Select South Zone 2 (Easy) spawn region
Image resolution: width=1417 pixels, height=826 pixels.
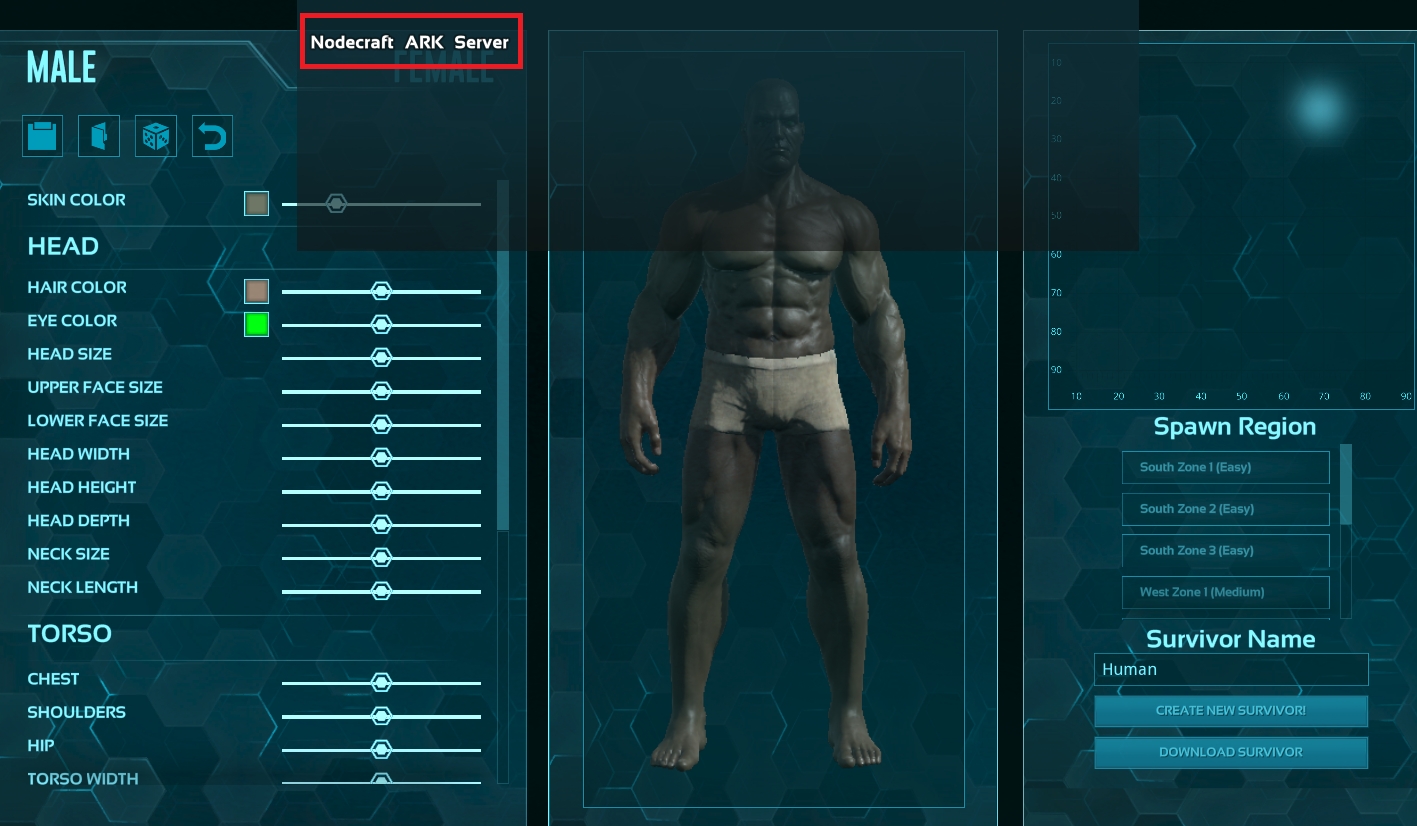point(1225,509)
